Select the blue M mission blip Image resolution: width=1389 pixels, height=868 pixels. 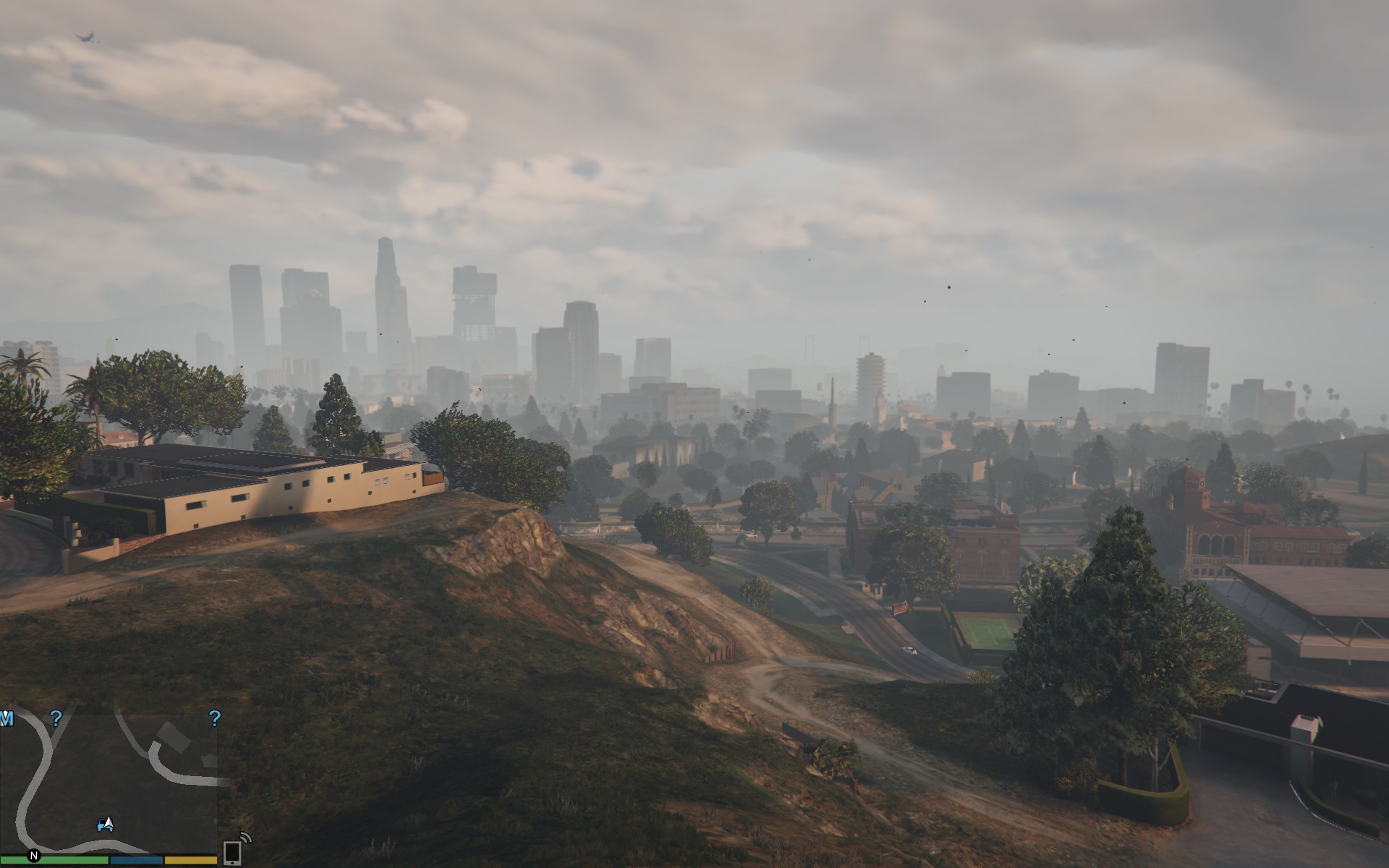(7, 718)
